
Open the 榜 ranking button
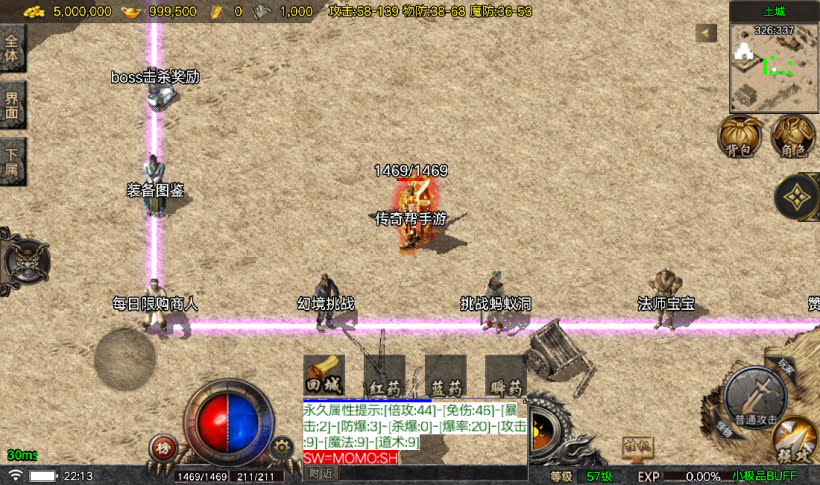point(162,448)
